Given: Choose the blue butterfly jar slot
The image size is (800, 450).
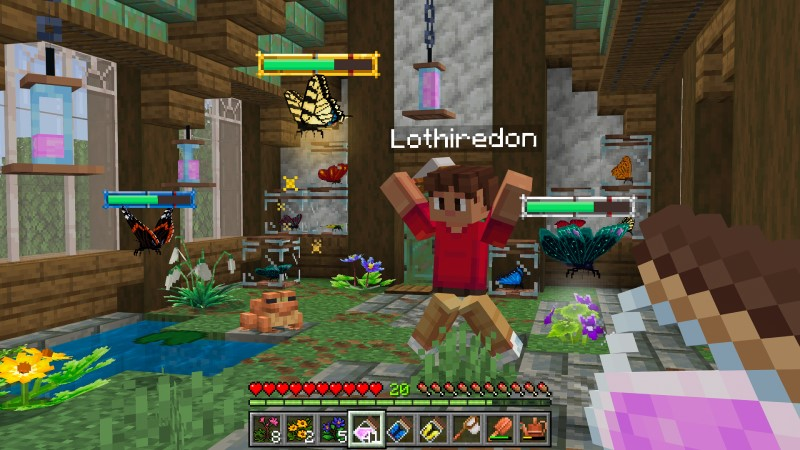Looking at the screenshot, I should point(400,429).
